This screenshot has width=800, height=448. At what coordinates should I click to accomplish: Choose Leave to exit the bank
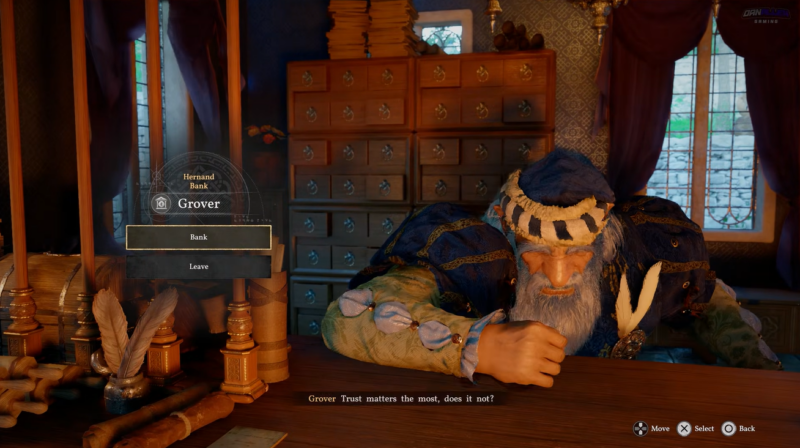pyautogui.click(x=198, y=267)
